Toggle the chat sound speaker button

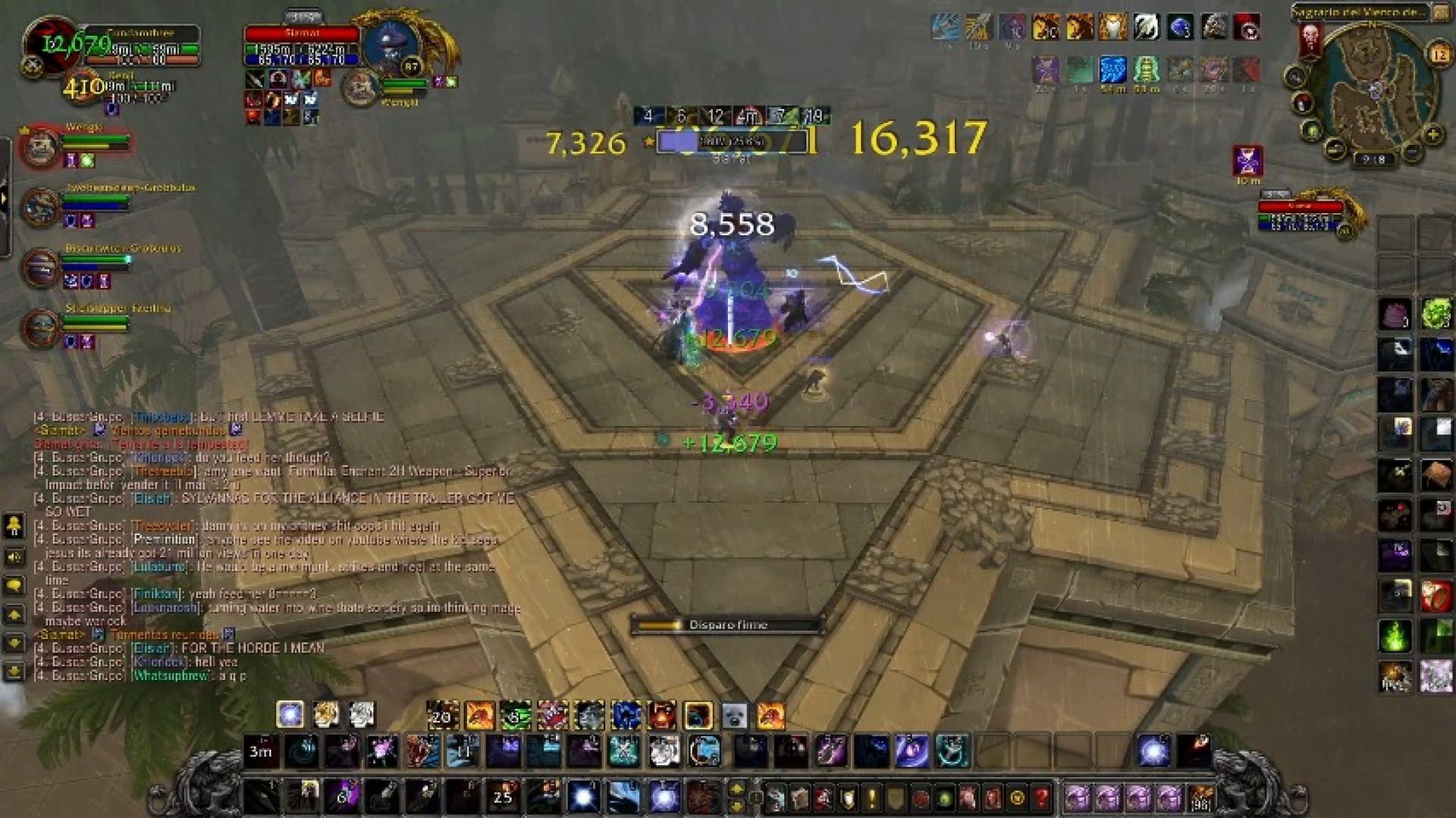click(x=12, y=556)
